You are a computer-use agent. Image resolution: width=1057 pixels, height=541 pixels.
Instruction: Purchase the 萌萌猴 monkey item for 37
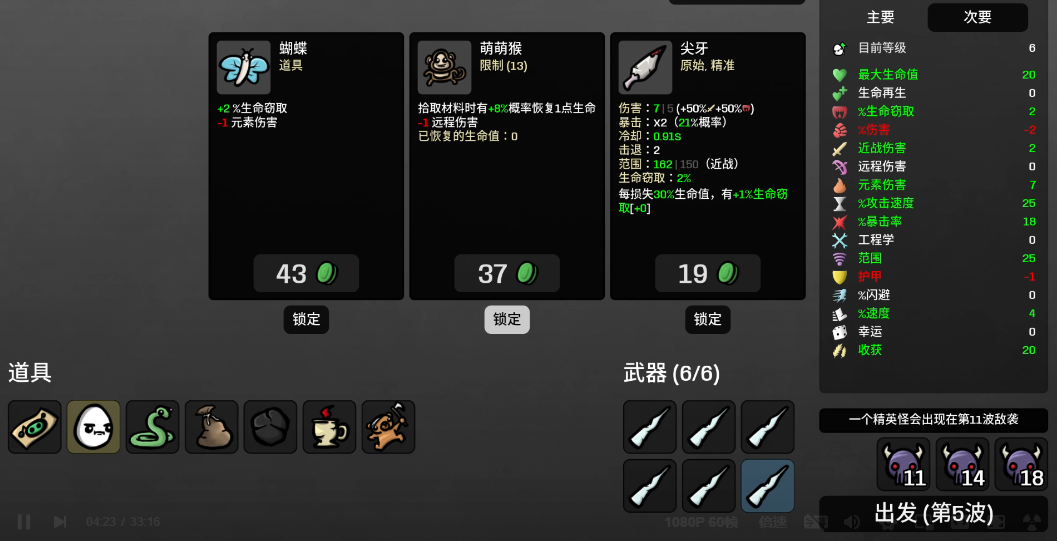point(507,273)
